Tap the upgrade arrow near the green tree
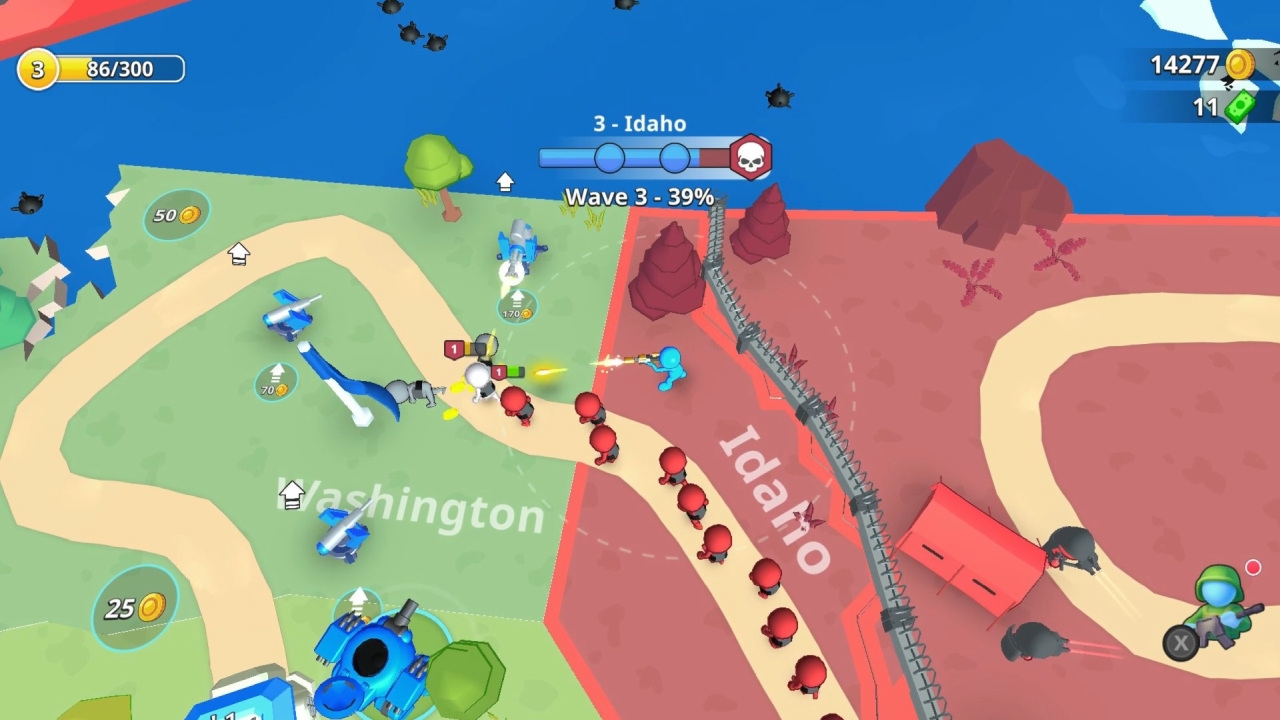Image resolution: width=1280 pixels, height=720 pixels. [x=505, y=181]
